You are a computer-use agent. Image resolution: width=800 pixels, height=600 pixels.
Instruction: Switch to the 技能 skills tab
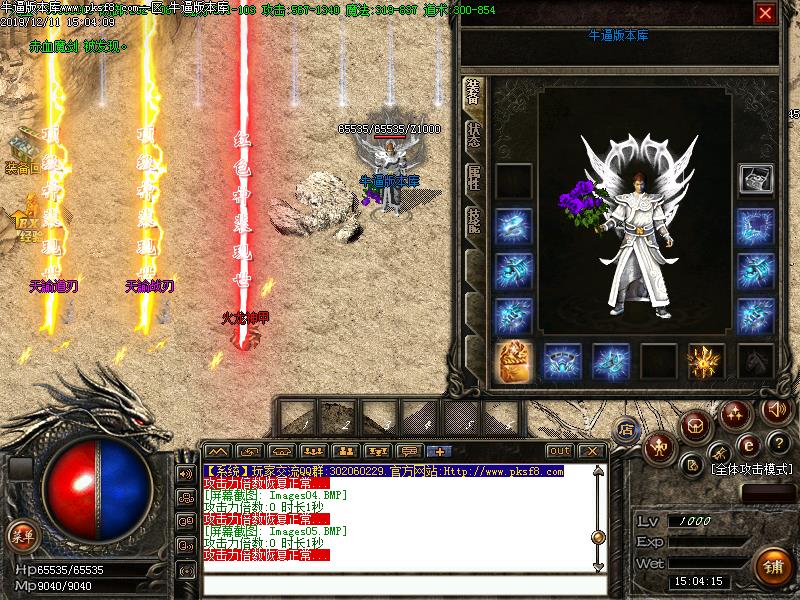(x=473, y=222)
